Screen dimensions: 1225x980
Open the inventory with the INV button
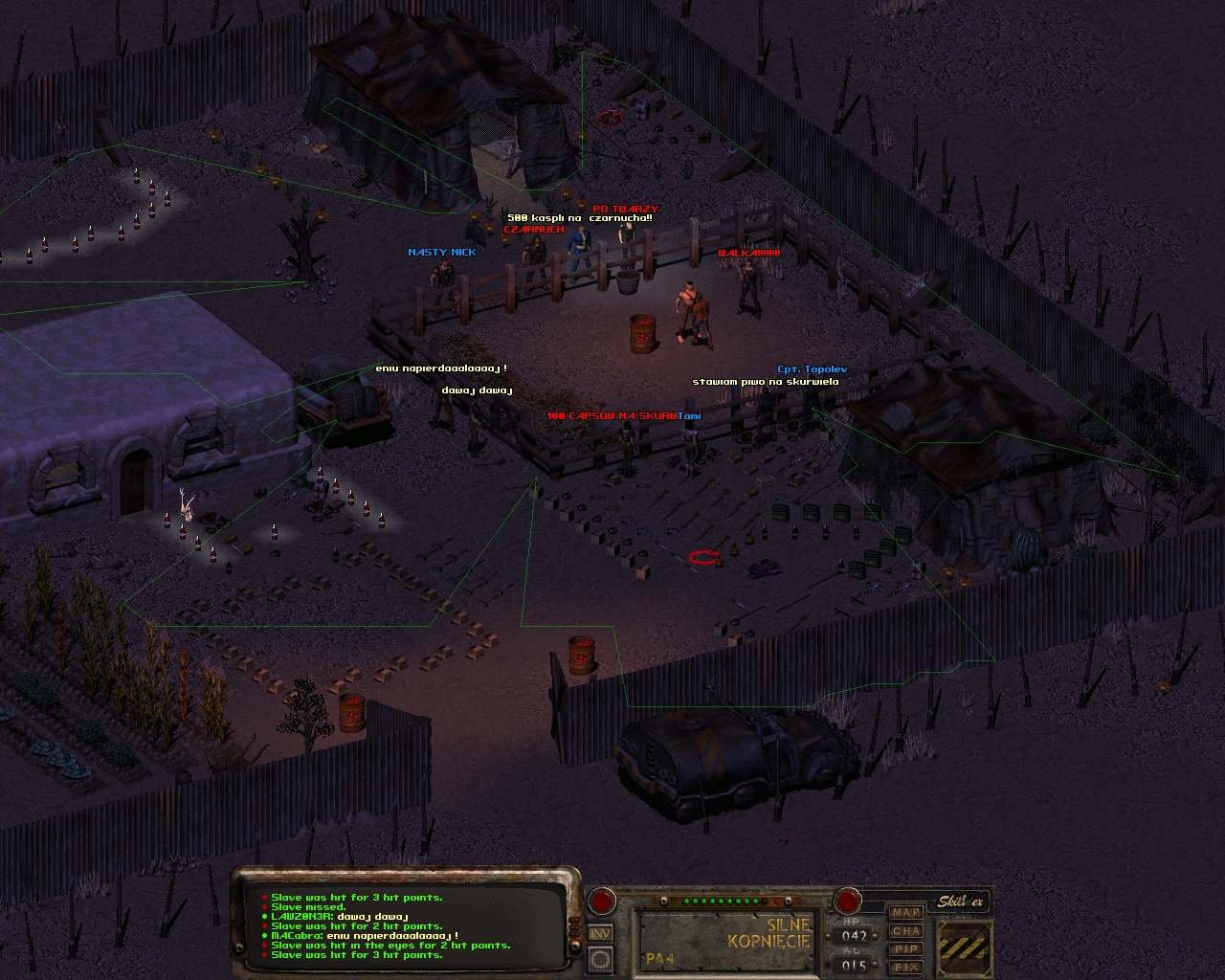pyautogui.click(x=600, y=933)
